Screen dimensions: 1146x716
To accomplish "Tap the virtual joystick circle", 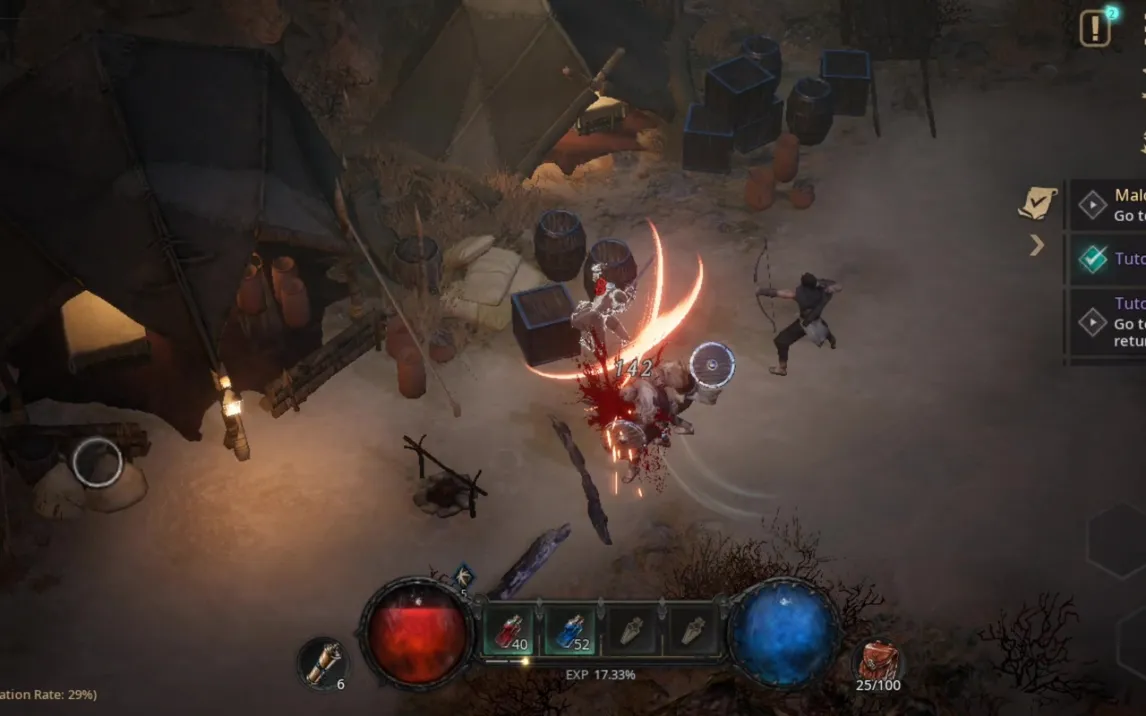I will click(x=97, y=463).
